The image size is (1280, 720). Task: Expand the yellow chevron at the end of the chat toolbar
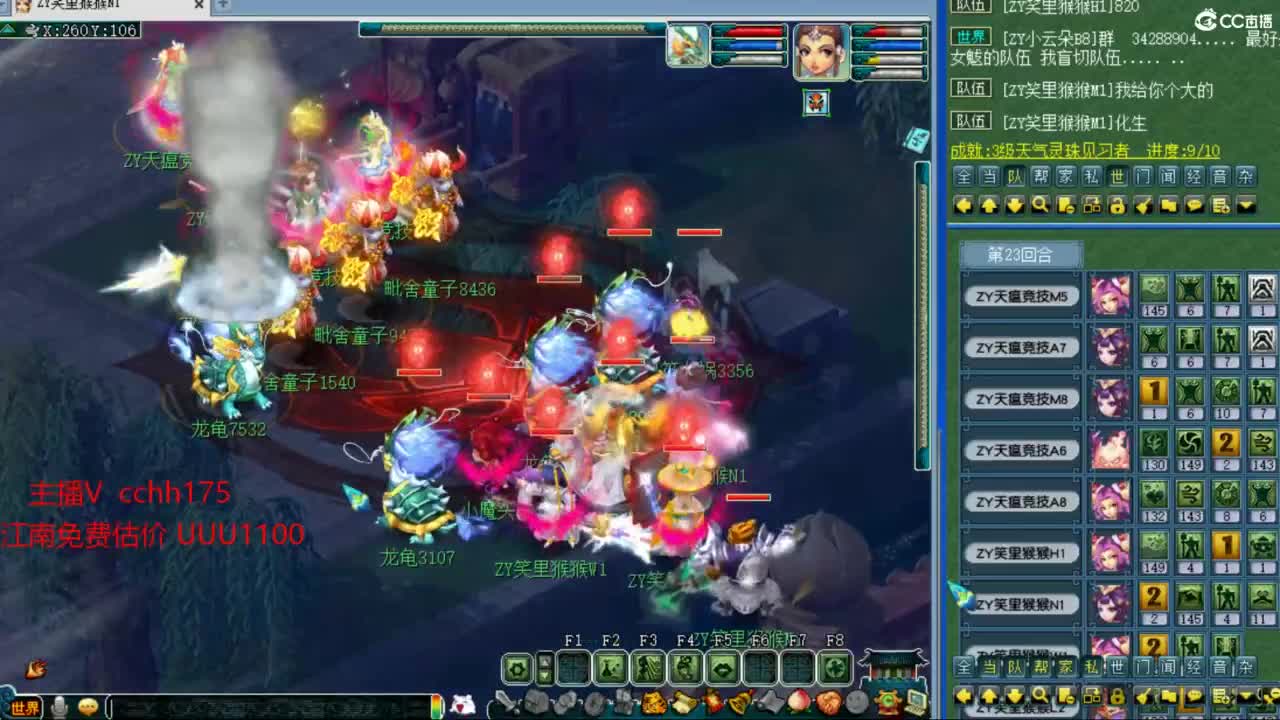pyautogui.click(x=1245, y=207)
